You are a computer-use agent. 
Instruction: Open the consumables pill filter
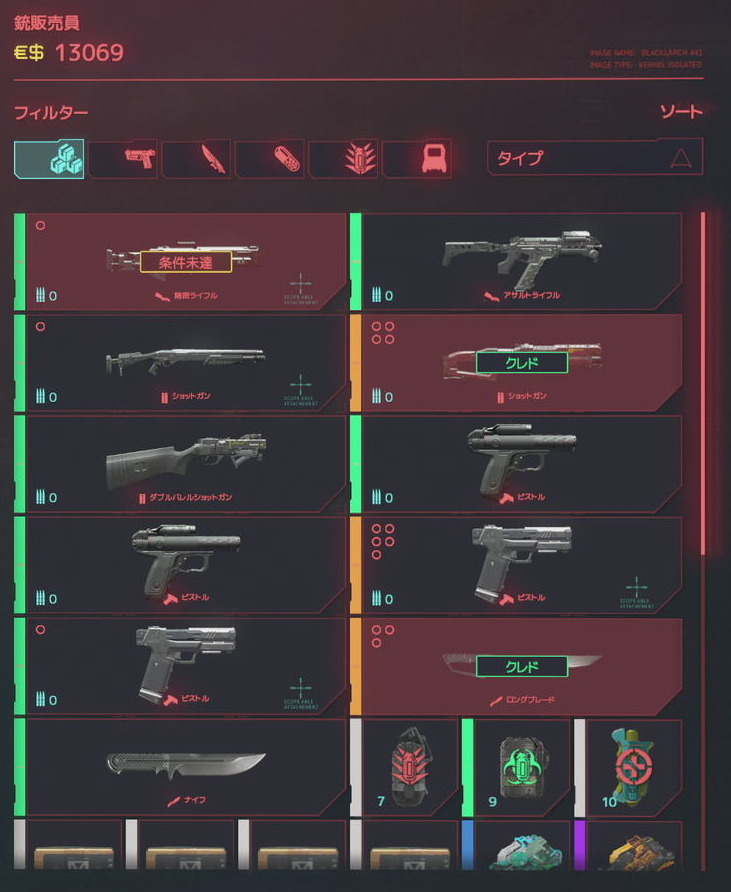click(x=270, y=159)
